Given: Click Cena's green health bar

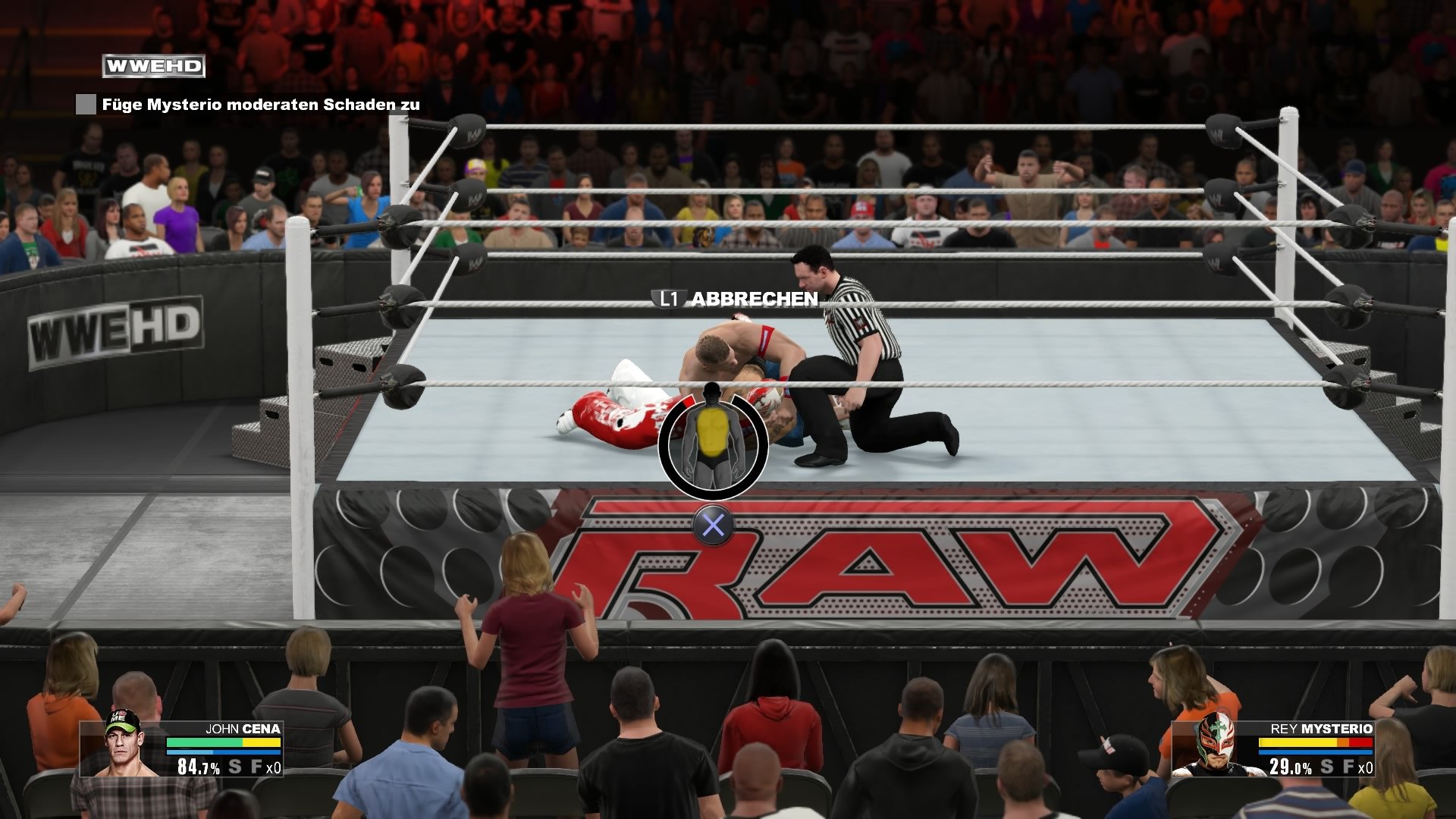Looking at the screenshot, I should (205, 742).
